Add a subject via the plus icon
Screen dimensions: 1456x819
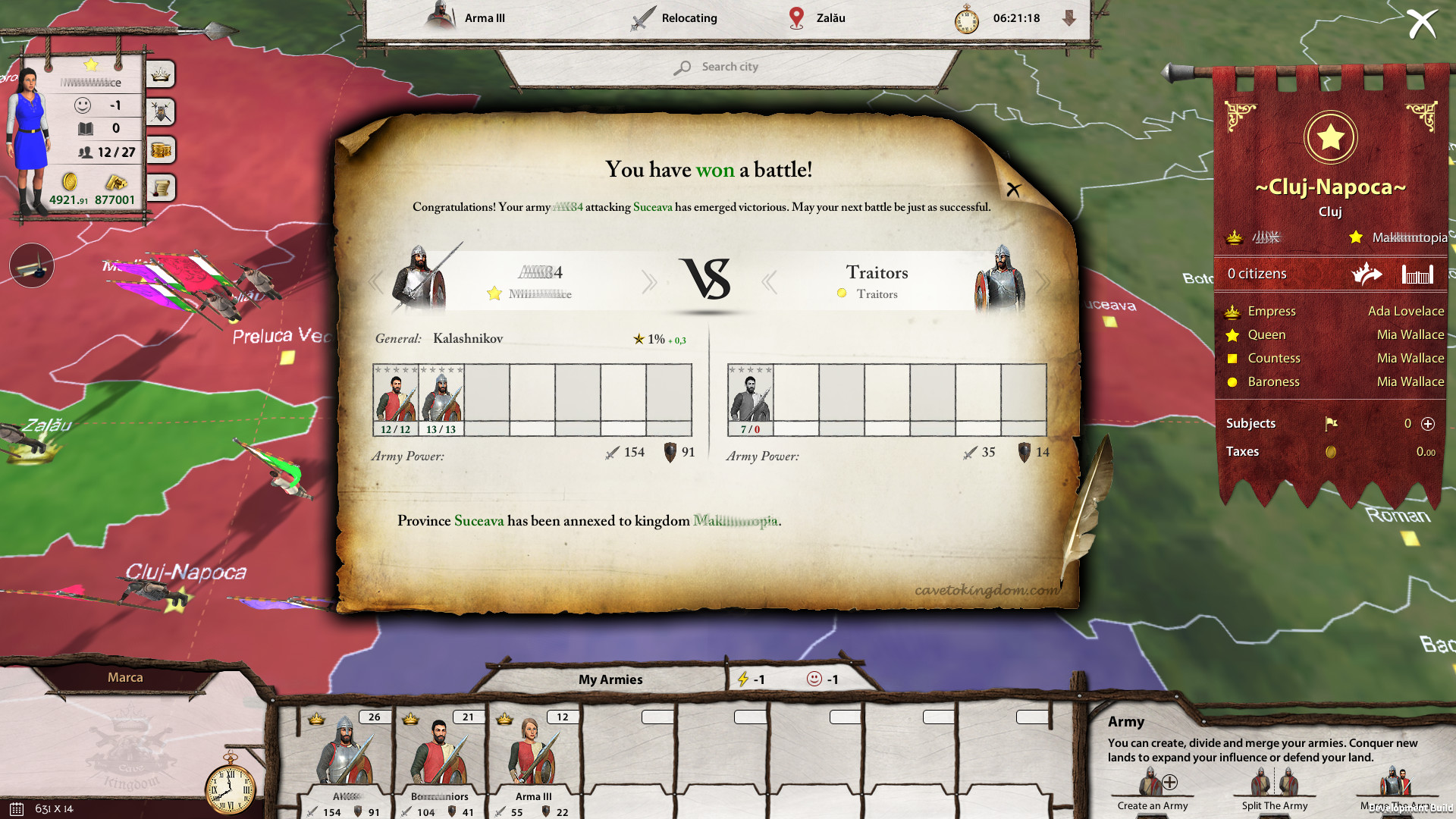point(1429,424)
